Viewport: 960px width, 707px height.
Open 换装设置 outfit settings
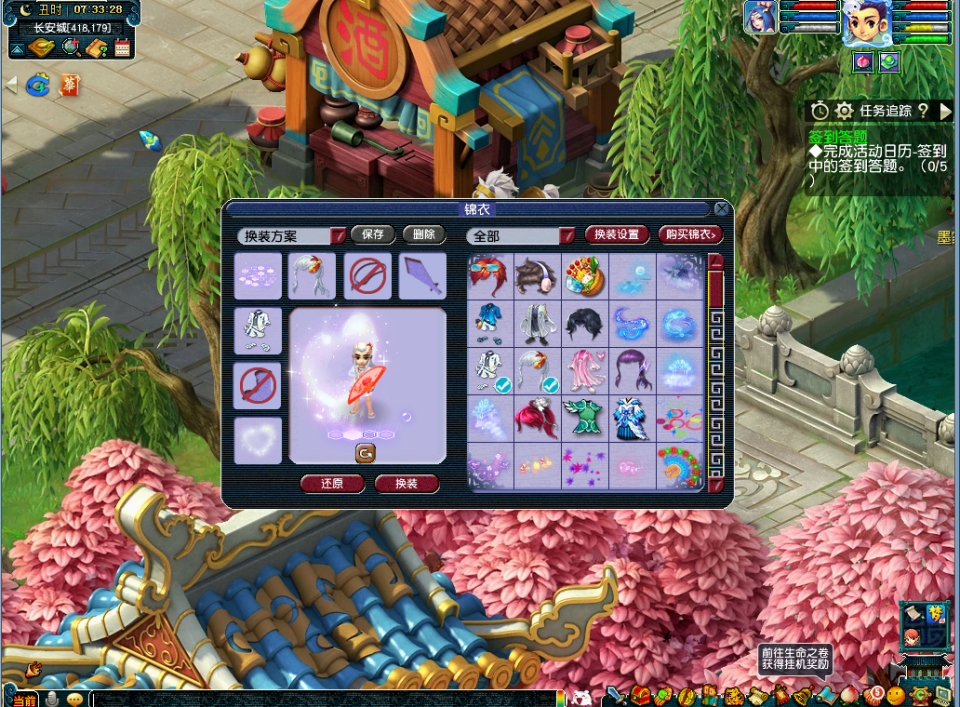coord(616,235)
